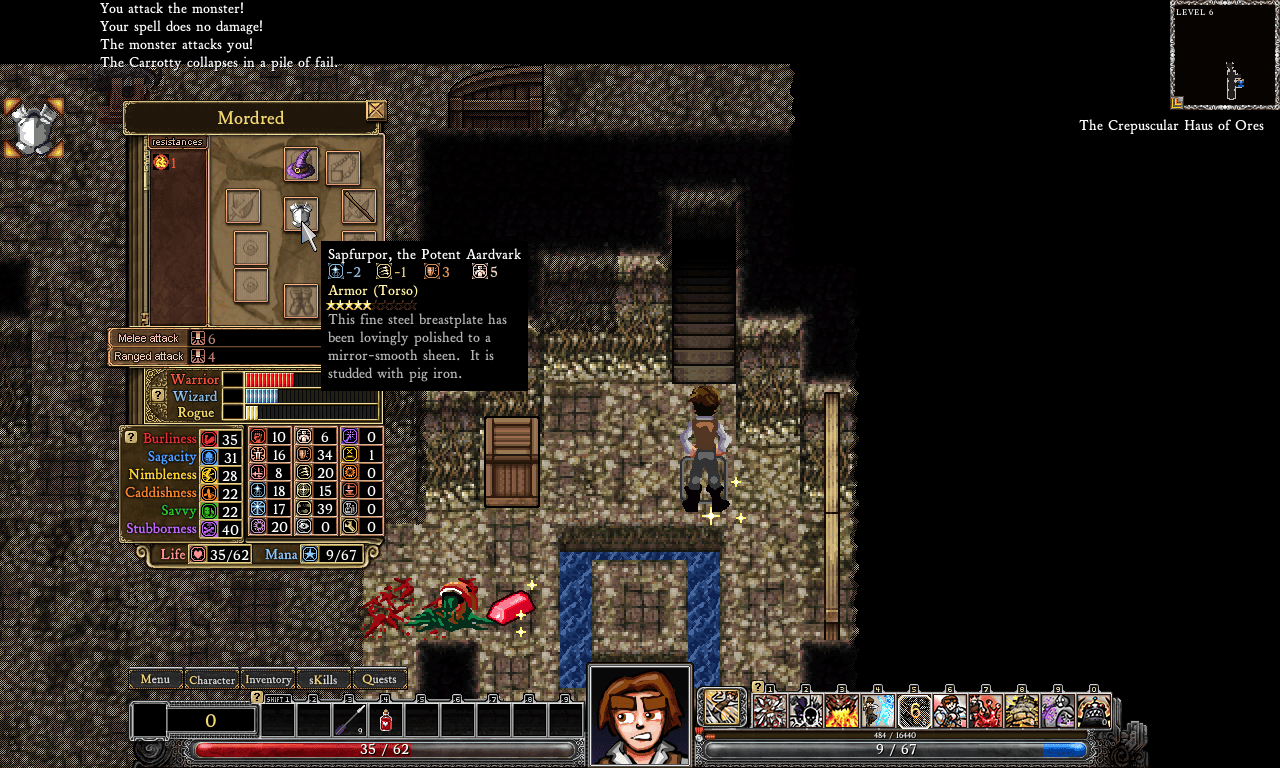Click the armor icon in the corner
The width and height of the screenshot is (1280, 768).
tap(34, 128)
